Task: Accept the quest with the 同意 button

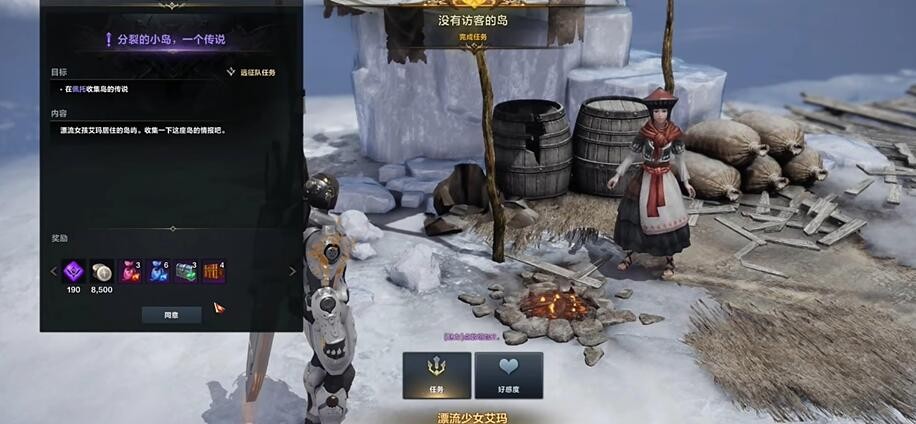Action: pyautogui.click(x=171, y=314)
